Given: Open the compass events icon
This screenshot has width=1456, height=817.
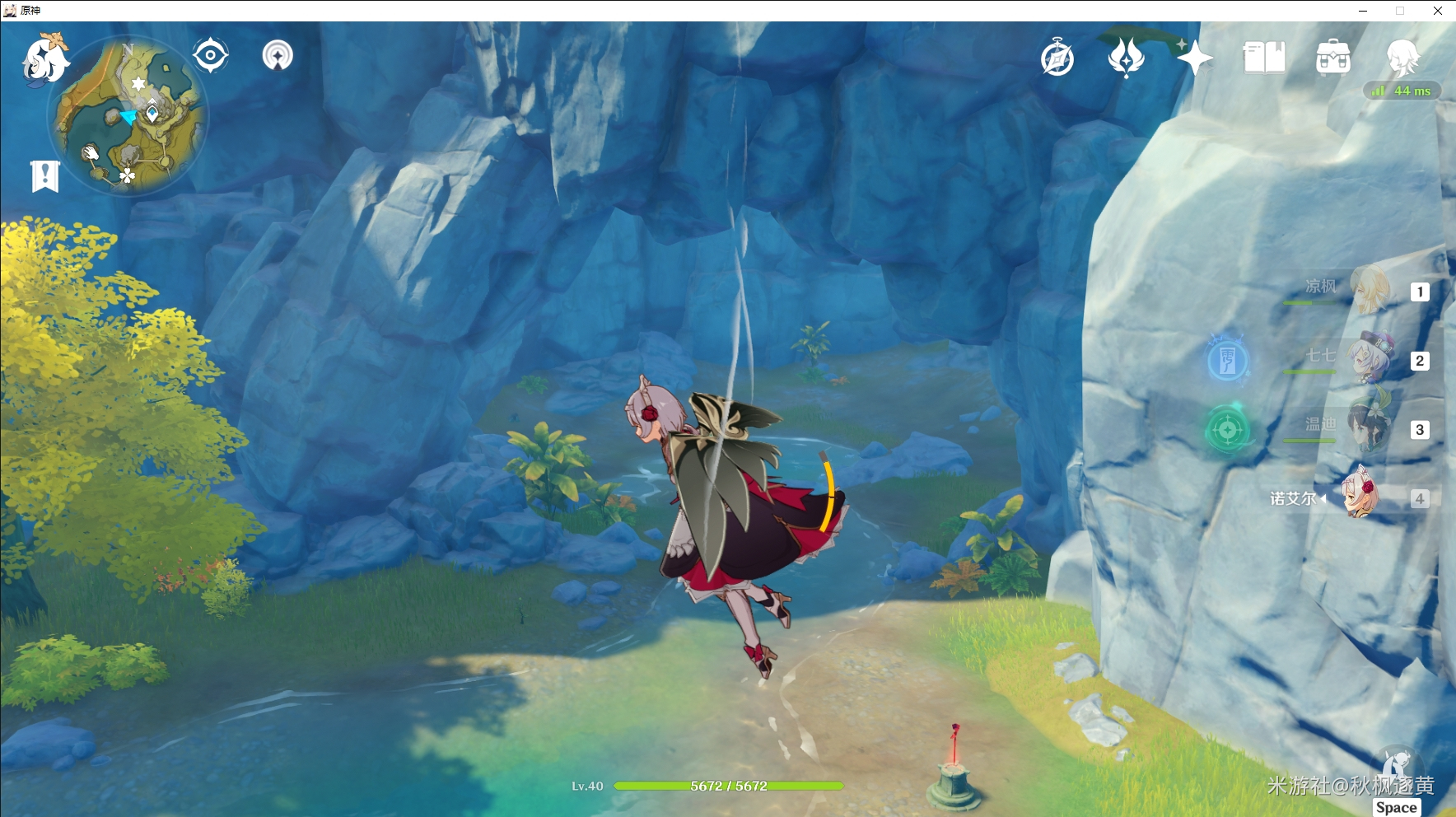Looking at the screenshot, I should pos(1057,58).
